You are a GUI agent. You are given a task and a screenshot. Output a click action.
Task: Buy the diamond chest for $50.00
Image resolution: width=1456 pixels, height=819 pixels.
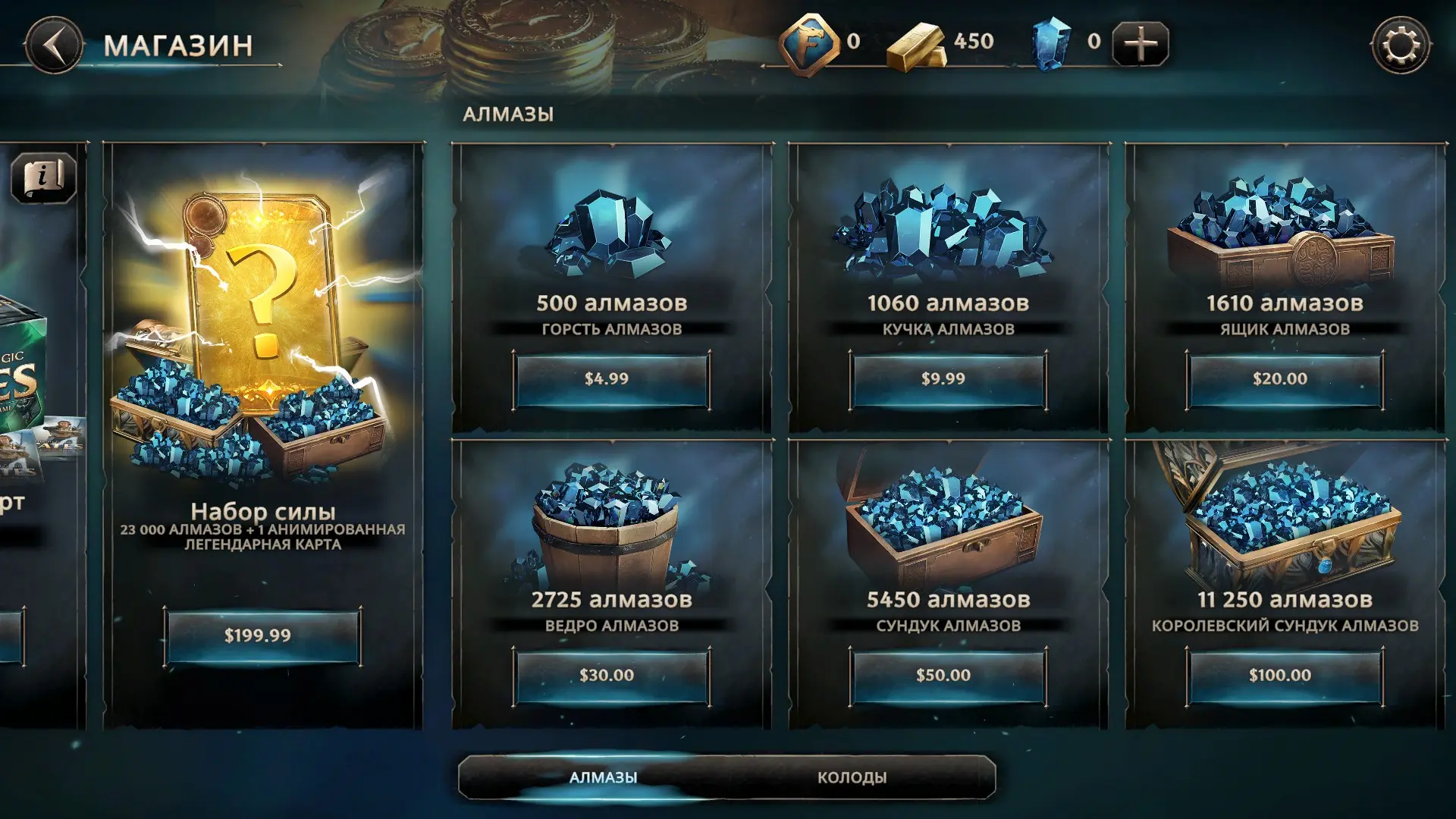point(948,676)
